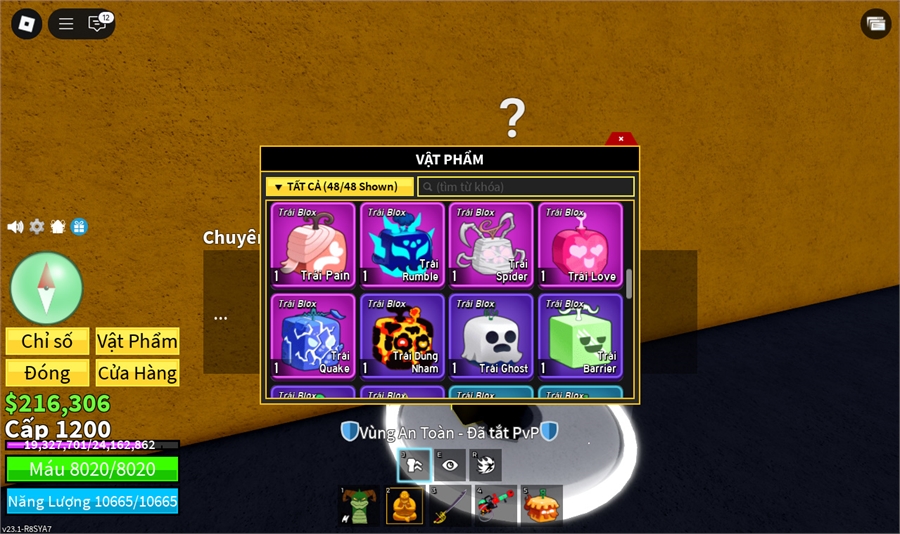The width and height of the screenshot is (900, 534).
Task: Select the Trái Love fruit slot
Action: click(580, 245)
